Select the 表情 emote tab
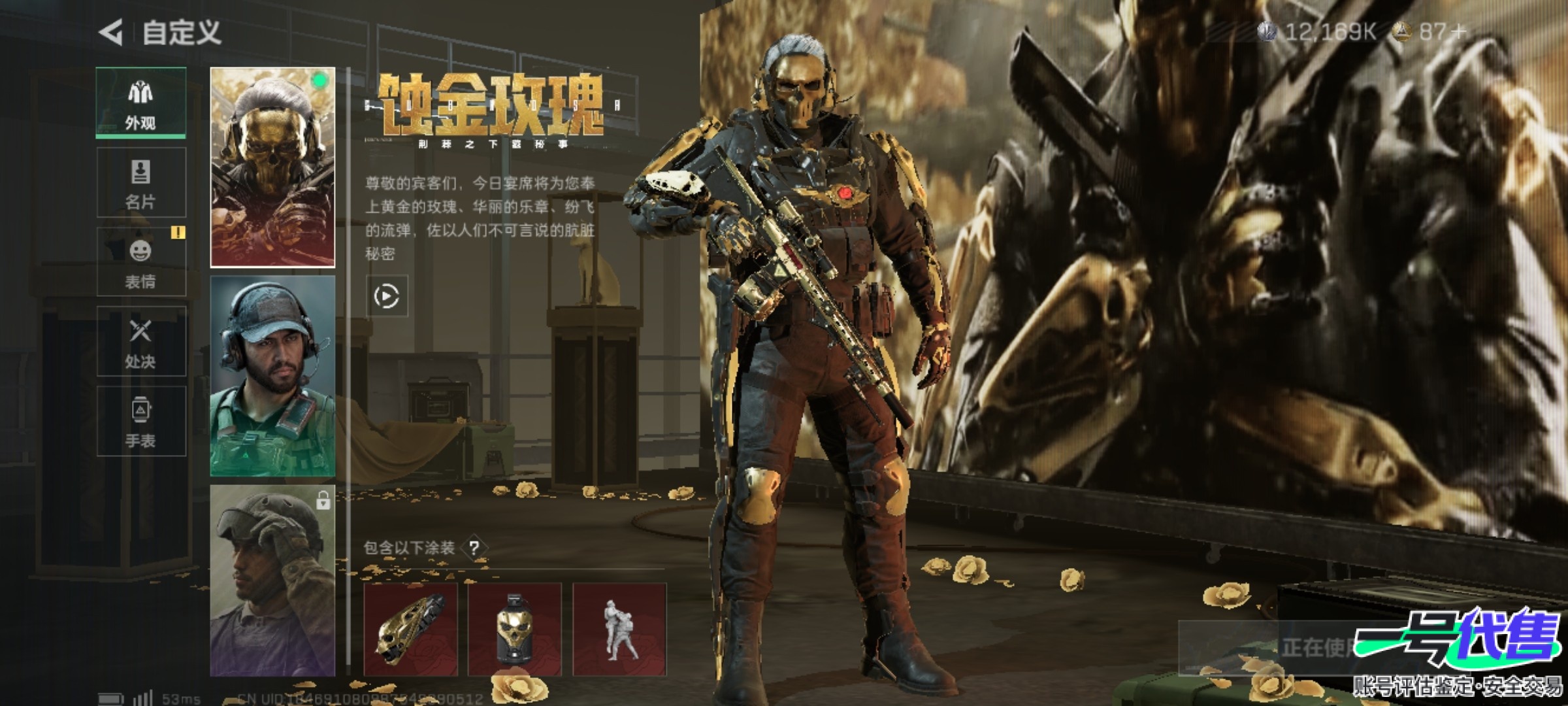Screen dimensions: 1568x706 (x=141, y=262)
